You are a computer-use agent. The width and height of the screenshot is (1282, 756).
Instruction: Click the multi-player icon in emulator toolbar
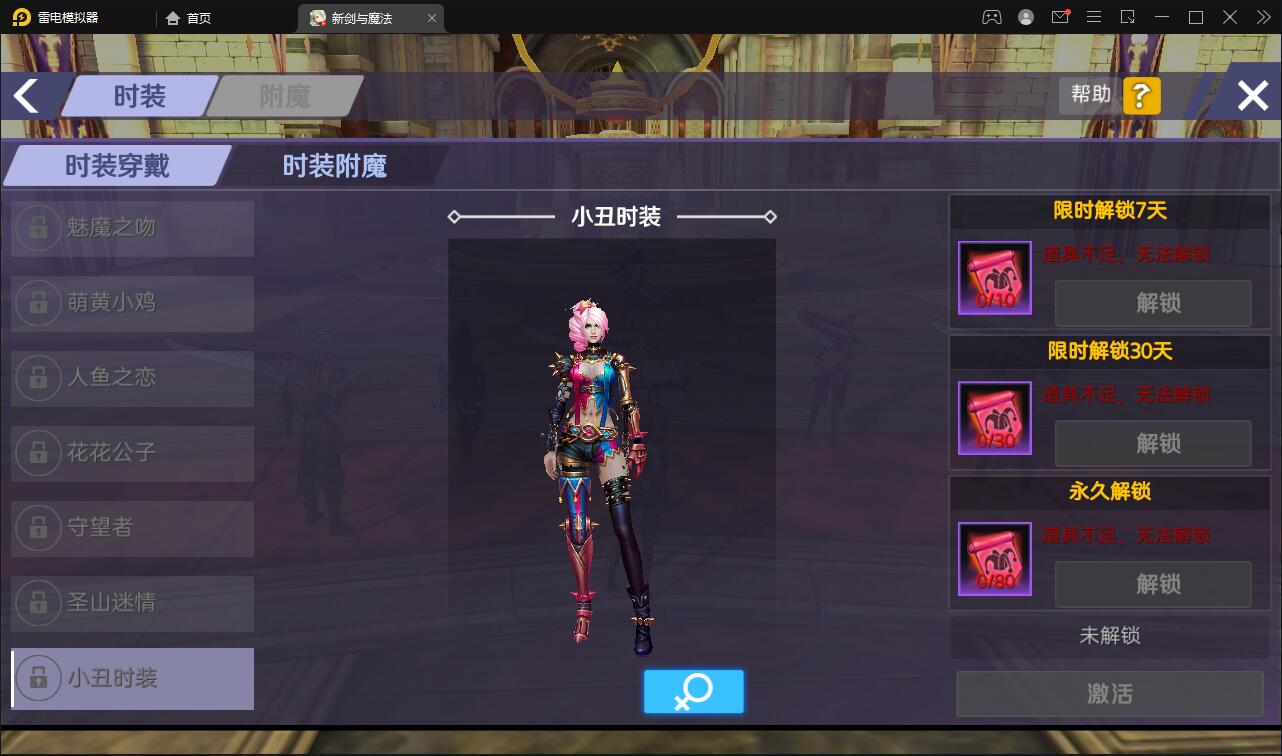pos(991,17)
